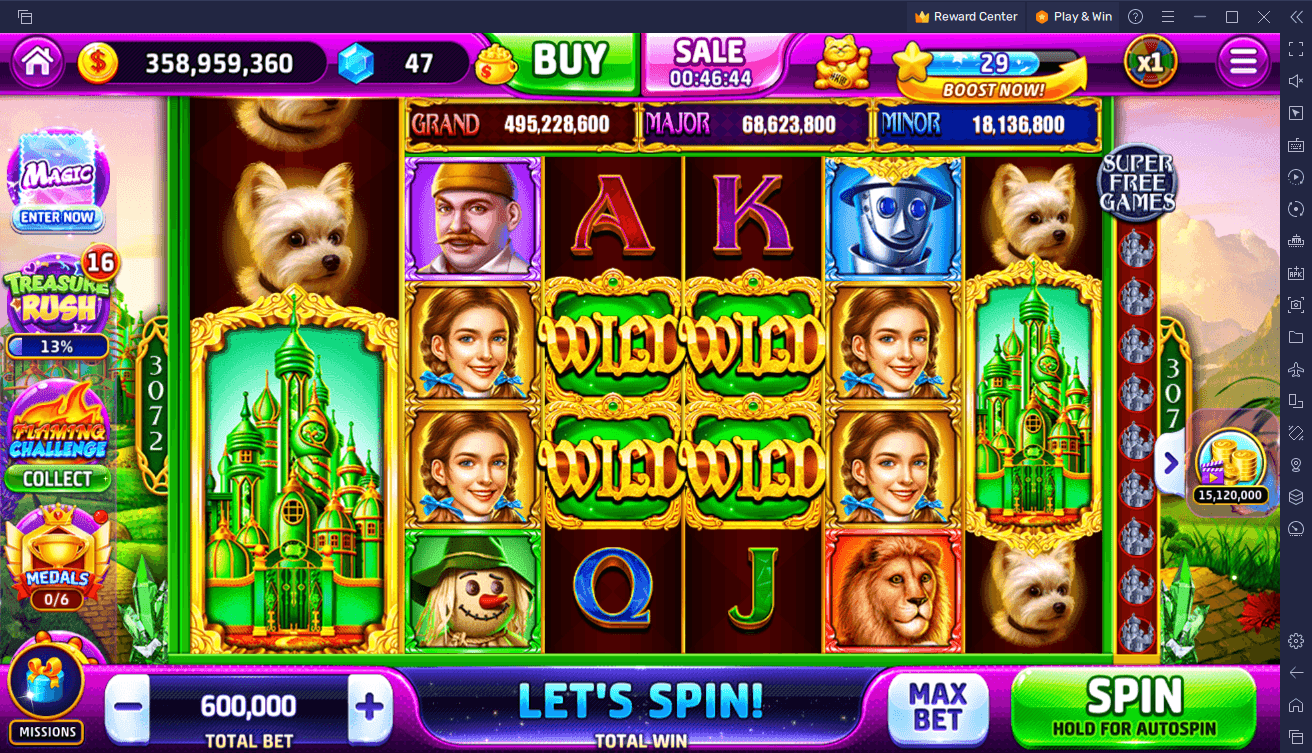Image resolution: width=1312 pixels, height=753 pixels.
Task: Open the Reward Center tab
Action: pyautogui.click(x=965, y=16)
